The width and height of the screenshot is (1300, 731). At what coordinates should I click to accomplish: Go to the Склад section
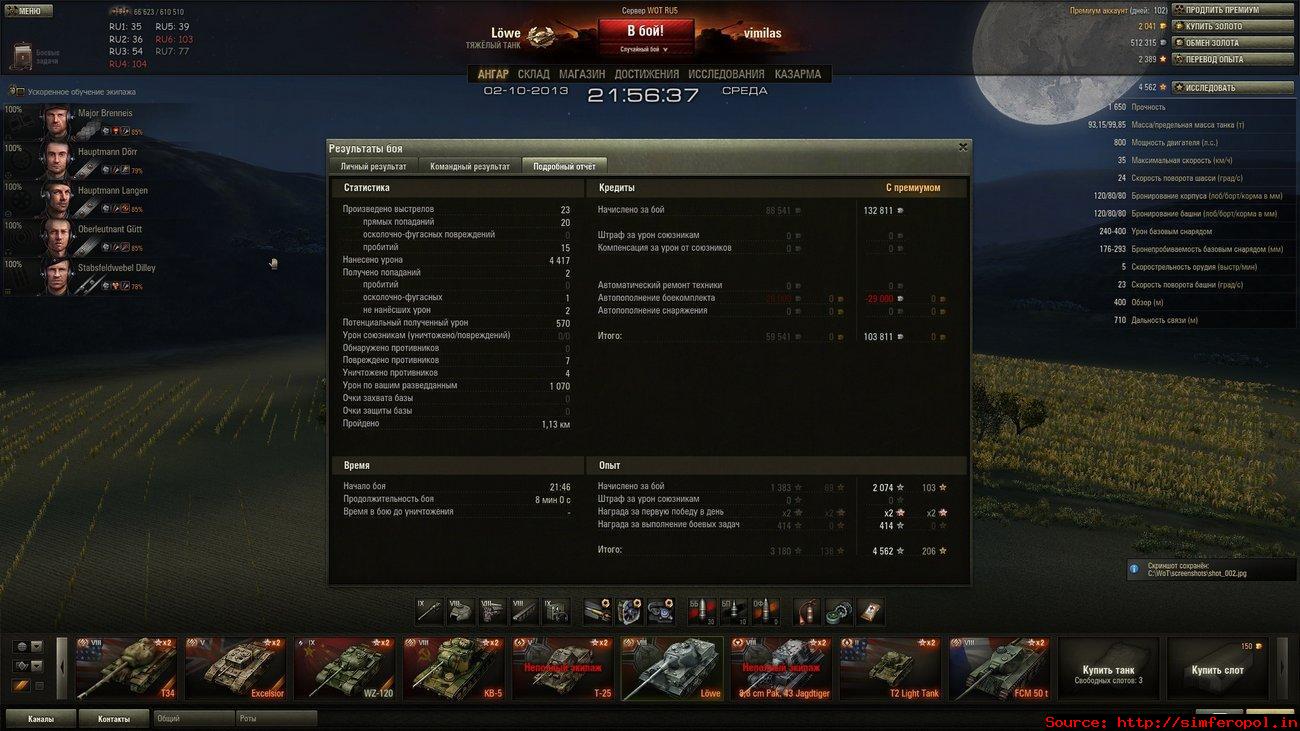pyautogui.click(x=533, y=74)
